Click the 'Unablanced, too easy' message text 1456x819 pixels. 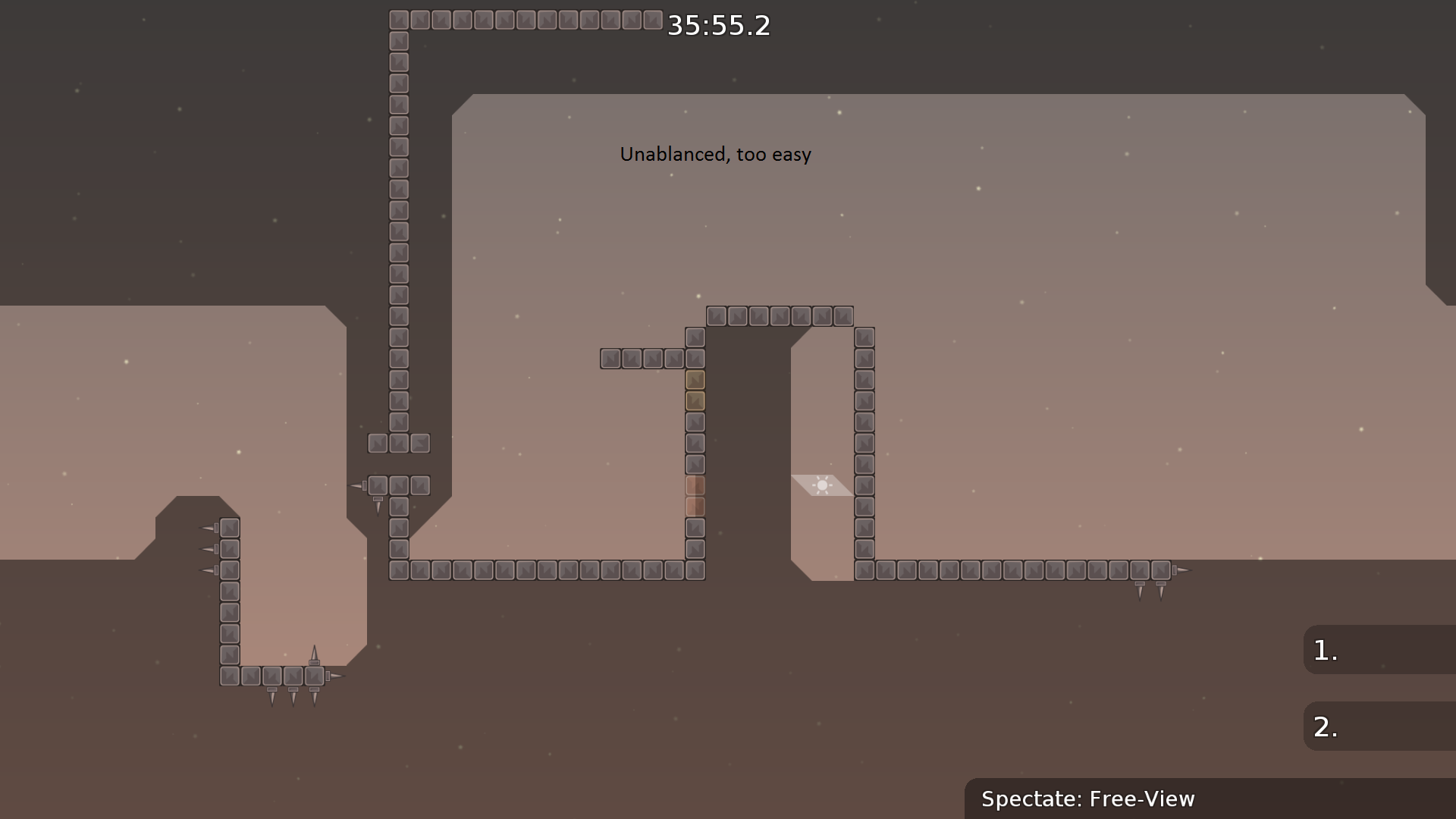(x=715, y=154)
